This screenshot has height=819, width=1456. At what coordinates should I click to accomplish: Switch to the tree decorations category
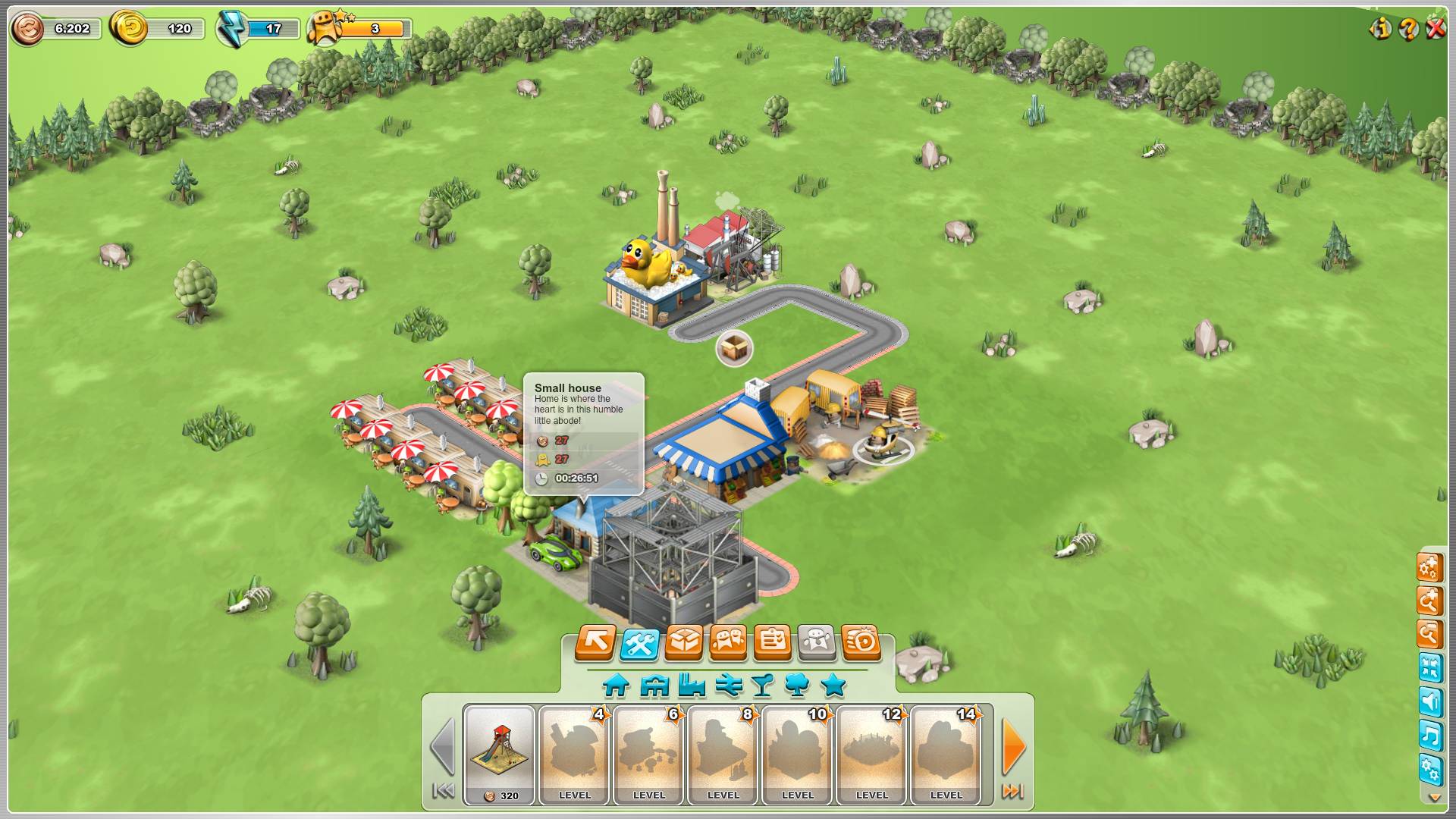click(797, 686)
